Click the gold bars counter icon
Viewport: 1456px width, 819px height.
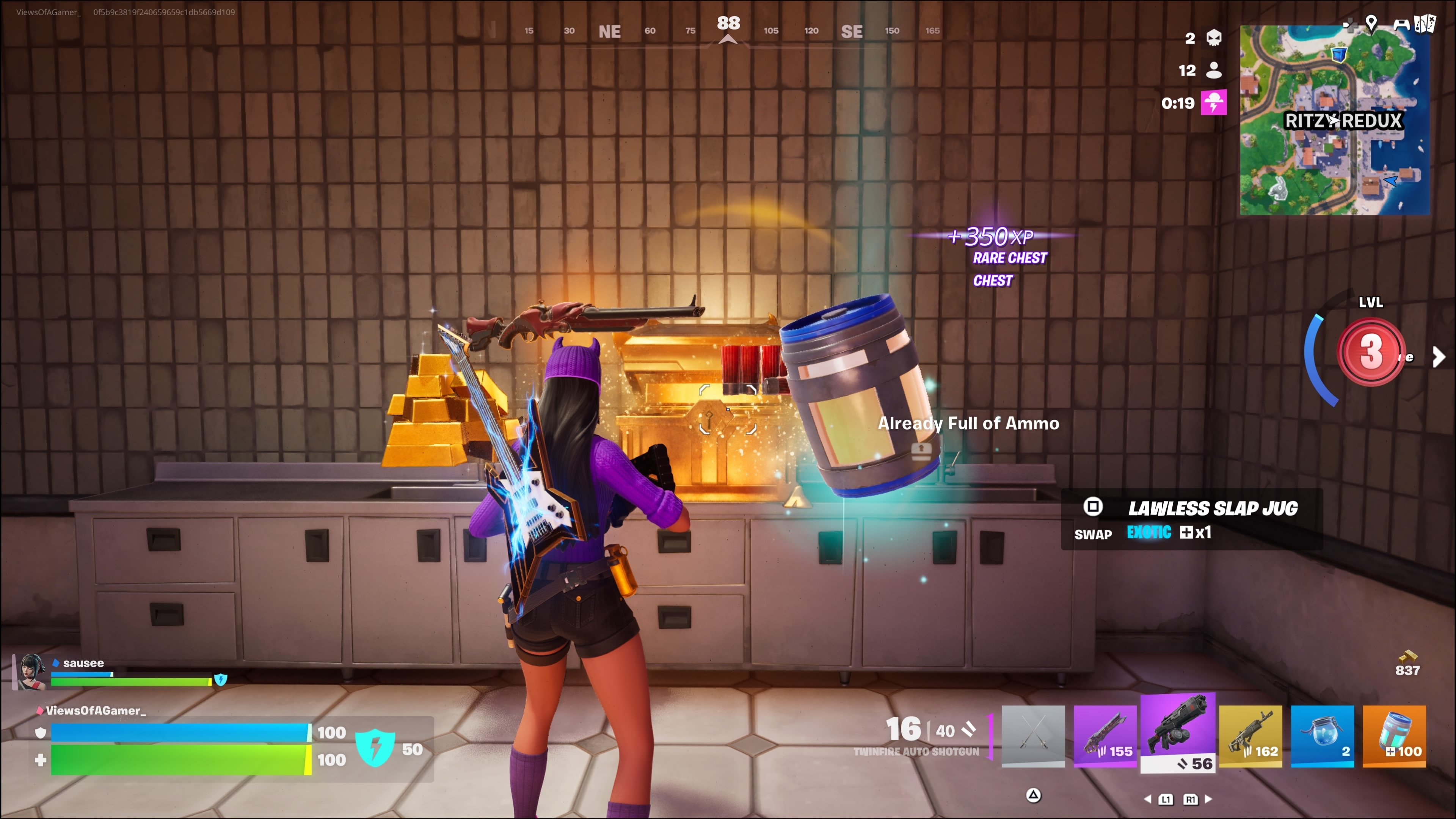point(1407,656)
